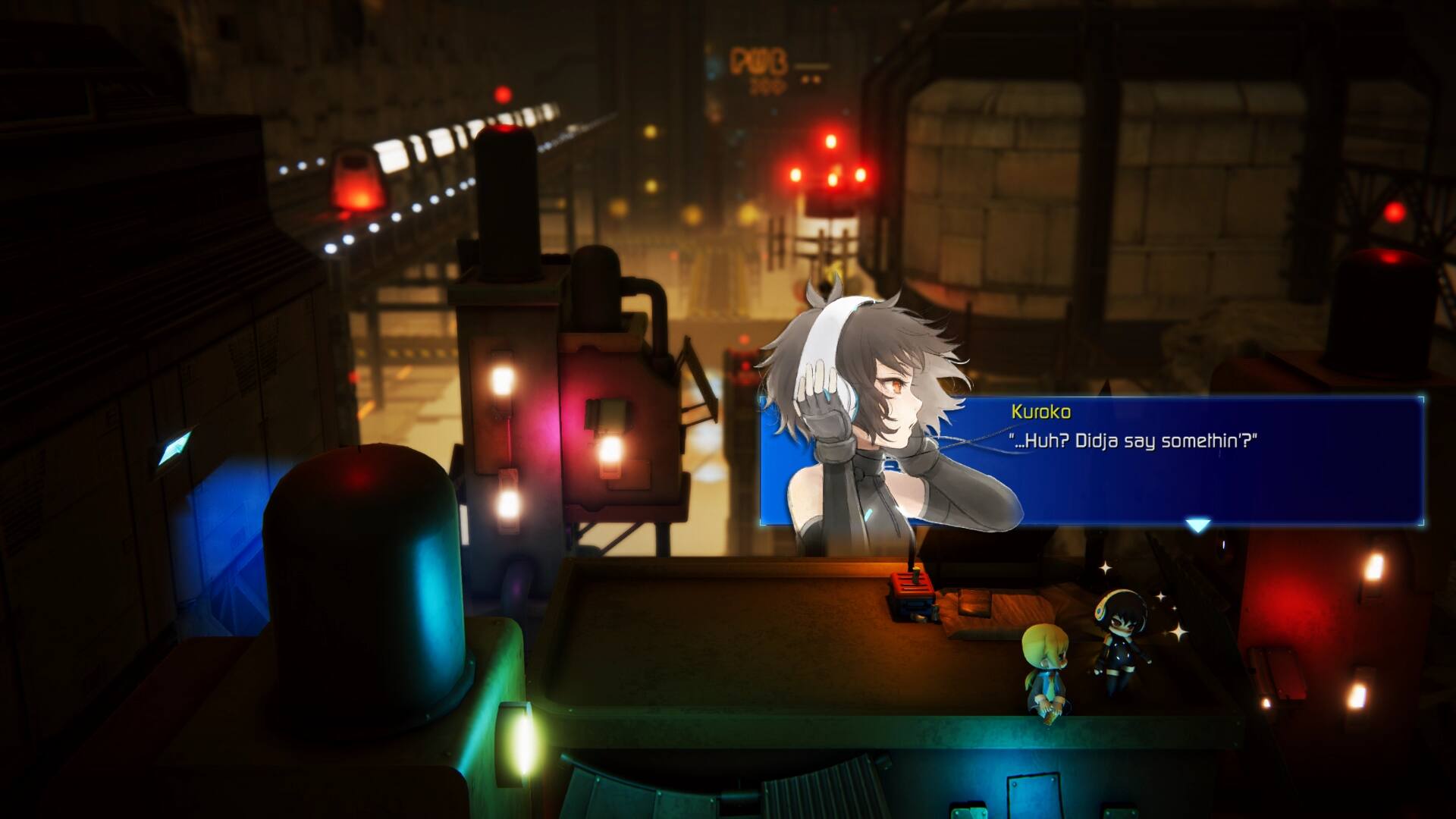Advance dialogue with the down arrow indicator

tap(1197, 525)
